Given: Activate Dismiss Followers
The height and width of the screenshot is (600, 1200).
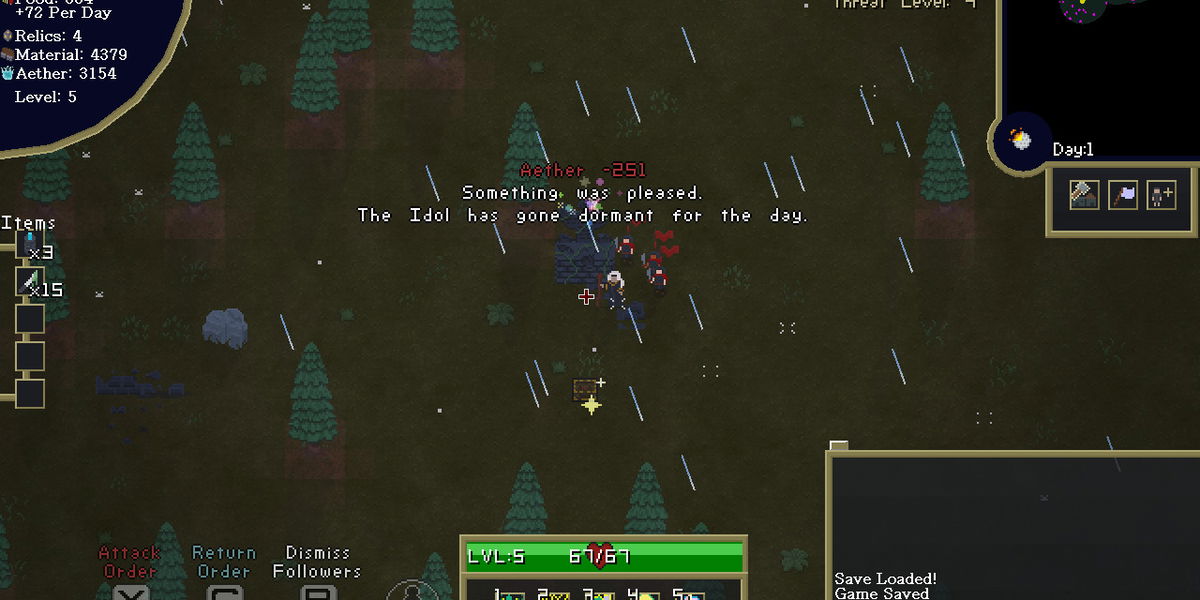Looking at the screenshot, I should [x=317, y=563].
